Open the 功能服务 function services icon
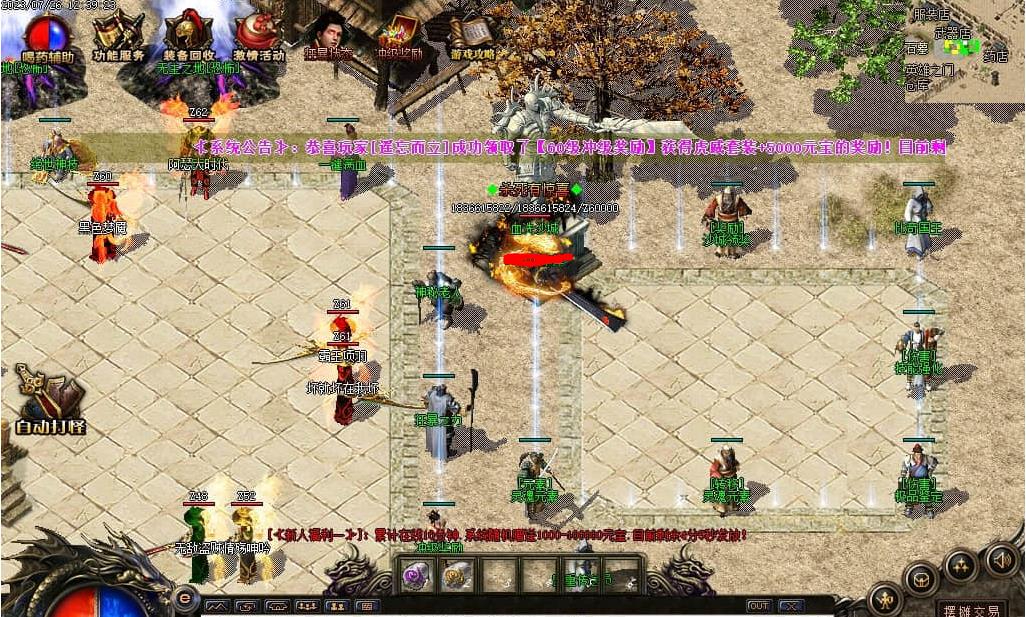The image size is (1026, 617). 118,36
